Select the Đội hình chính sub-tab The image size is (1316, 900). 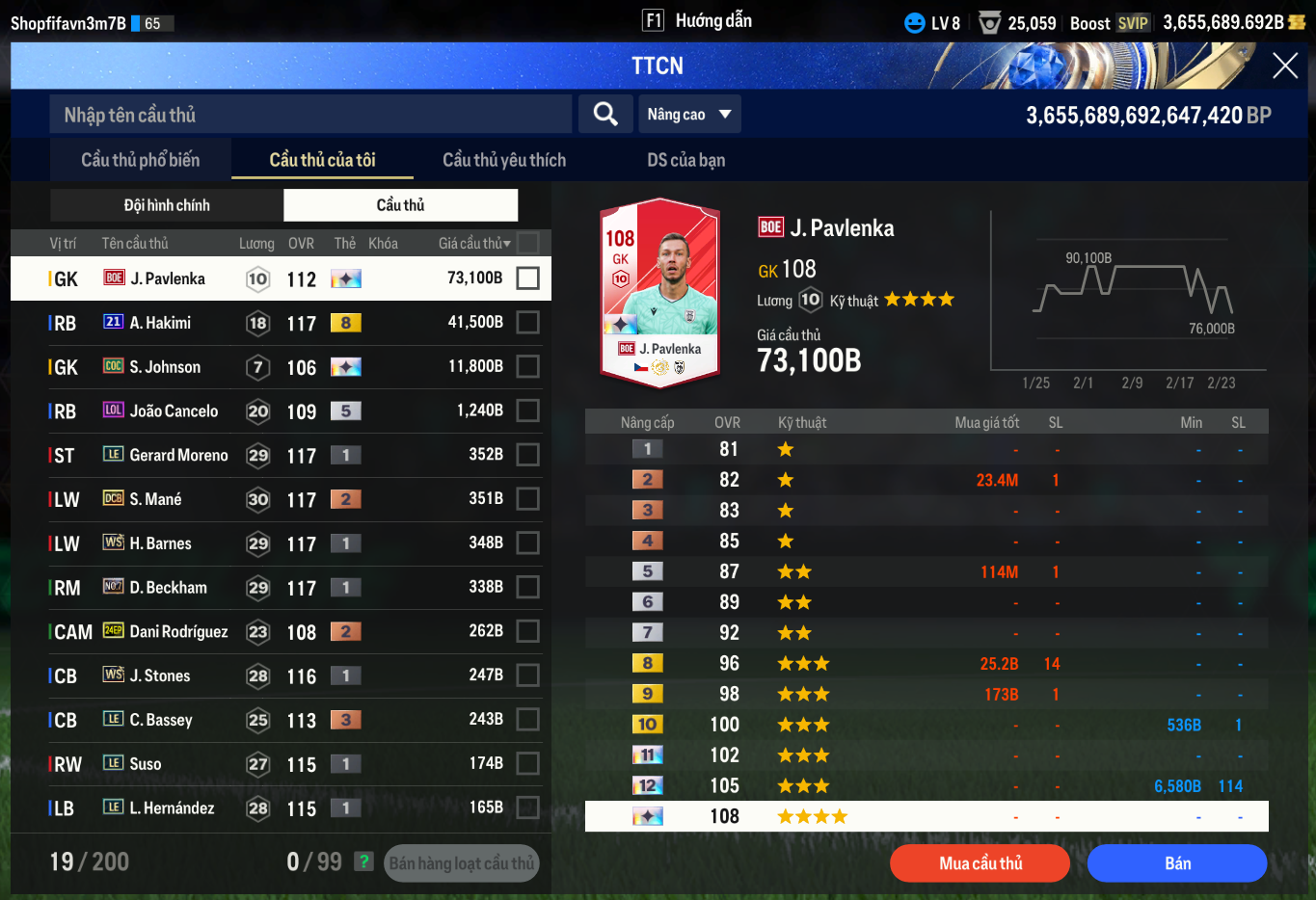[x=167, y=205]
